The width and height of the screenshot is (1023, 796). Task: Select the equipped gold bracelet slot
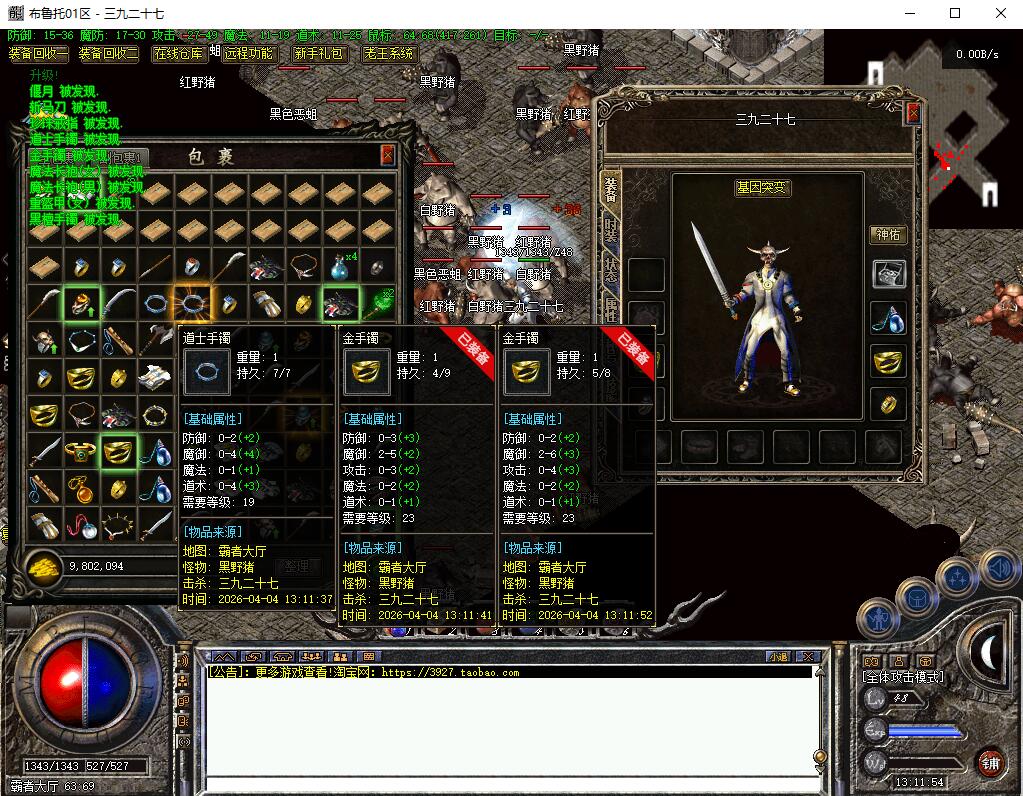[888, 362]
